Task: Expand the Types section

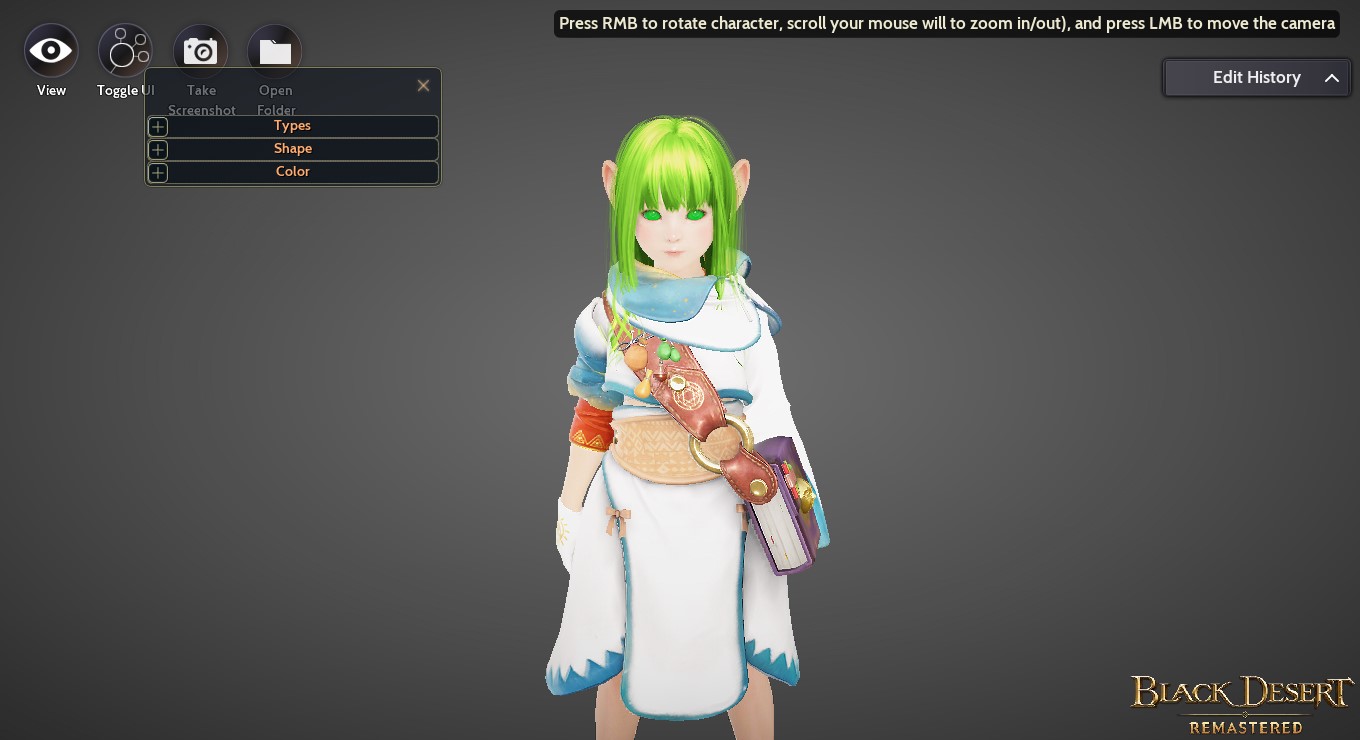Action: 157,126
